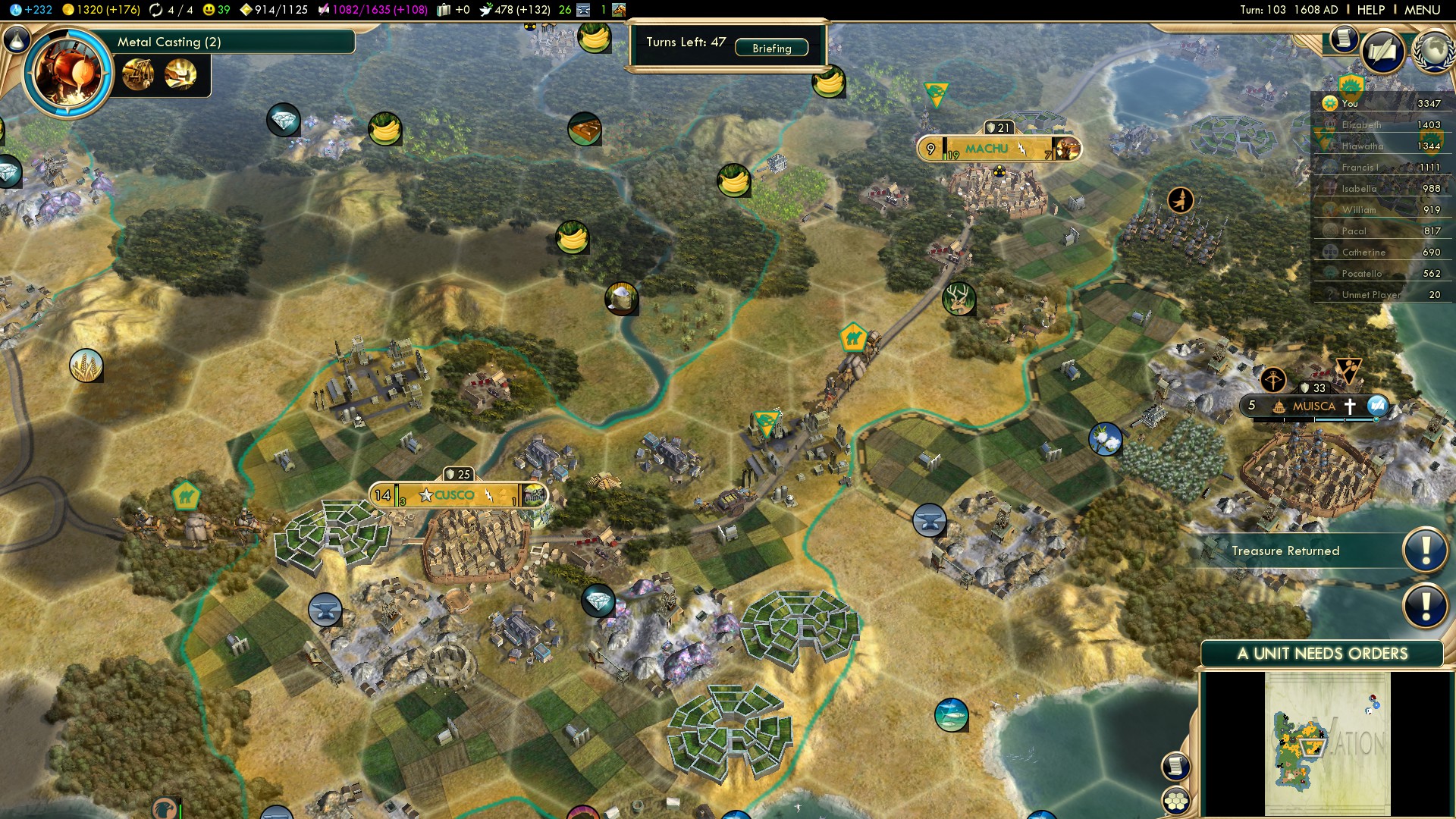Select the Machu city banner
Viewport: 1456px width, 819px height.
tap(987, 149)
